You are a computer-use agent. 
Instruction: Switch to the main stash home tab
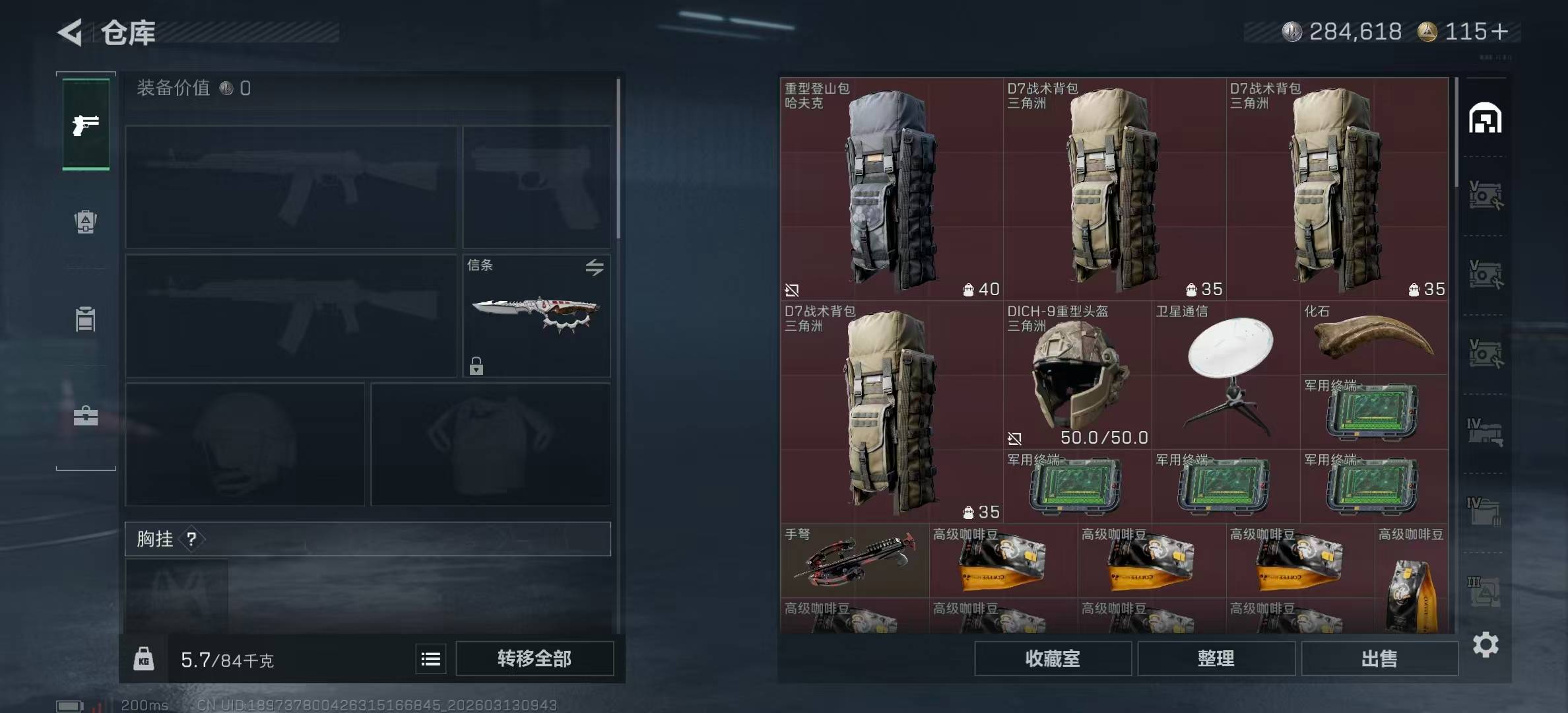1485,118
